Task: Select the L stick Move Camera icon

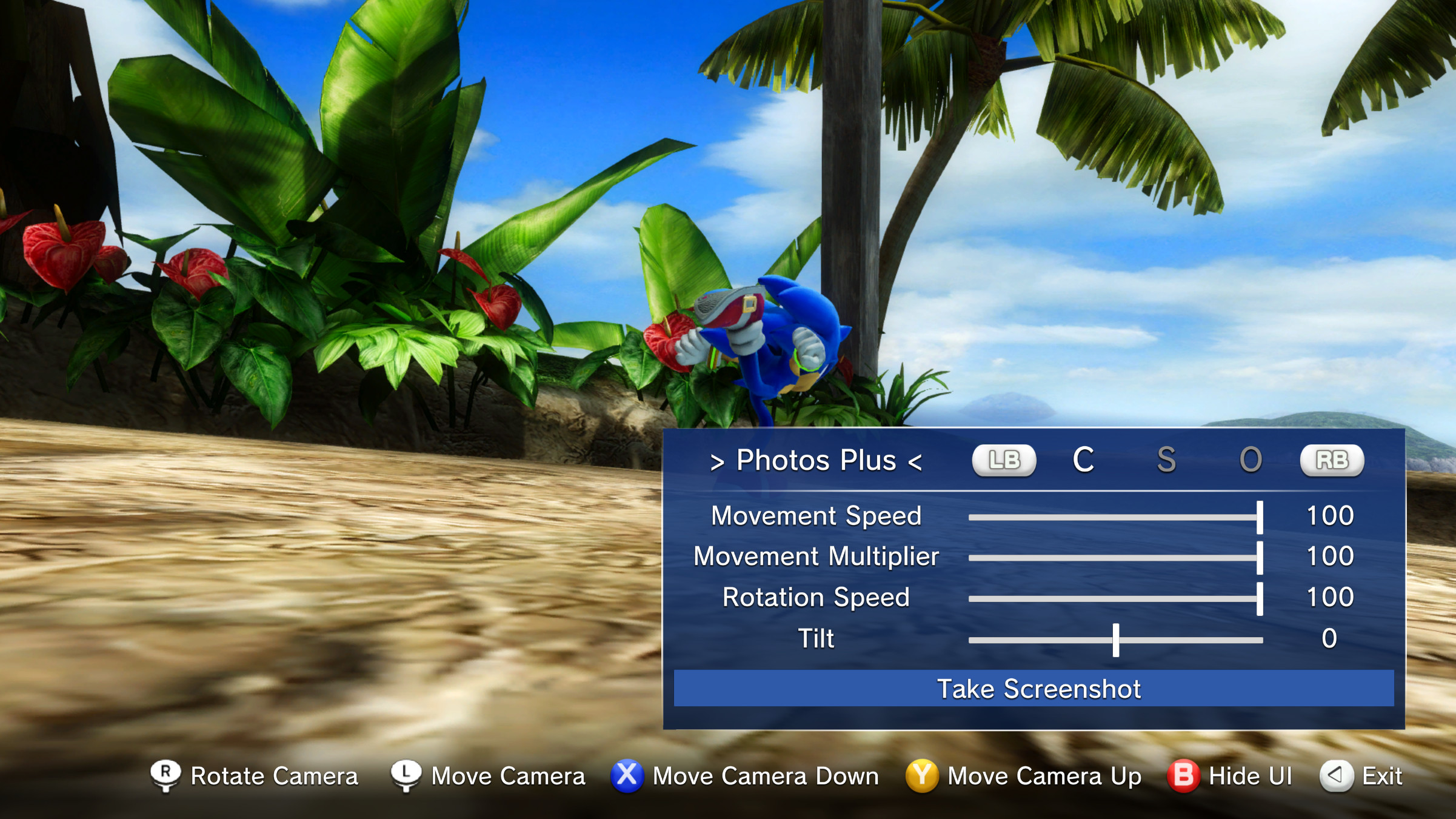Action: click(406, 775)
